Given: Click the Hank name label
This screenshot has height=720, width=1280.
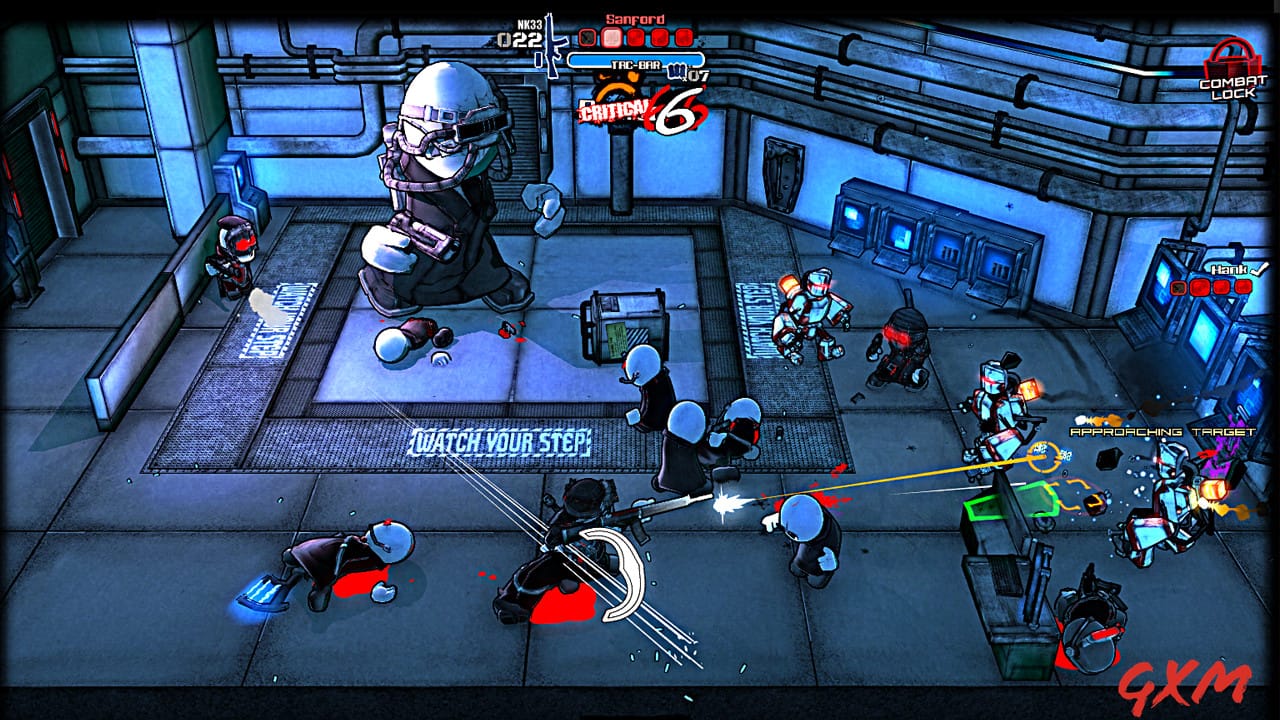Looking at the screenshot, I should (x=1228, y=269).
